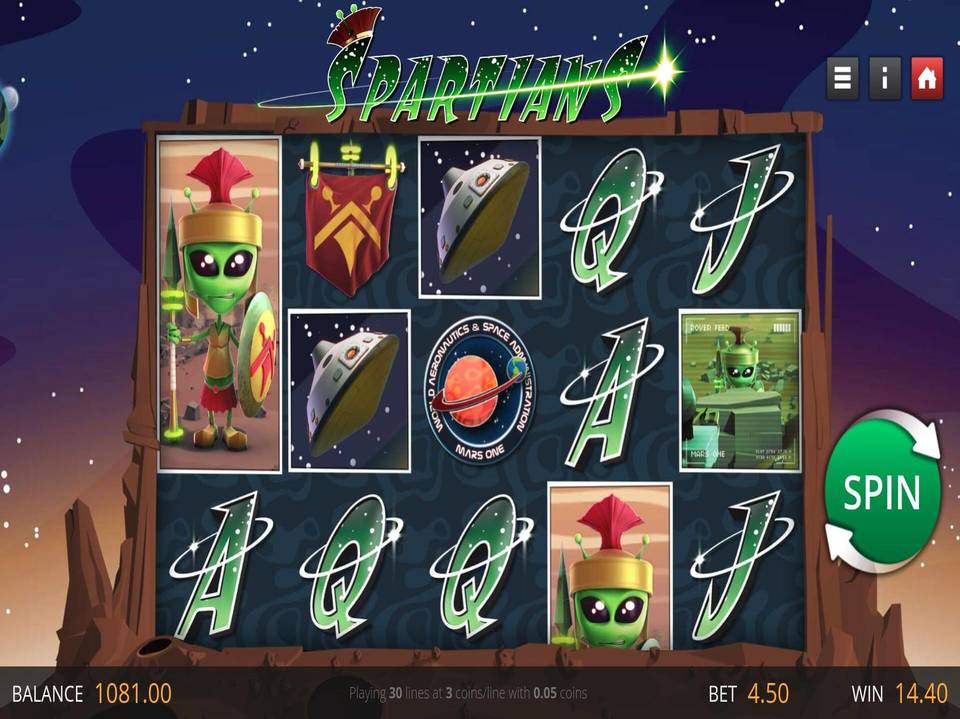The image size is (960, 719).
Task: Hit the green SPIN button
Action: coord(882,492)
